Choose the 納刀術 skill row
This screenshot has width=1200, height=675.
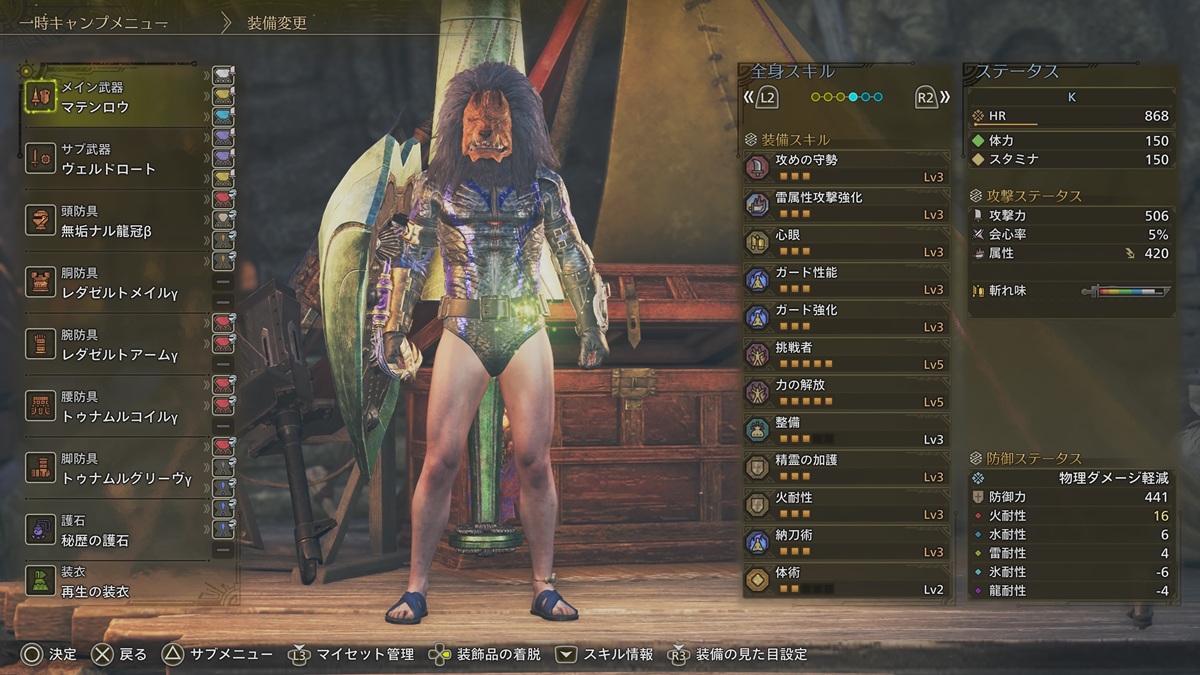(x=845, y=543)
